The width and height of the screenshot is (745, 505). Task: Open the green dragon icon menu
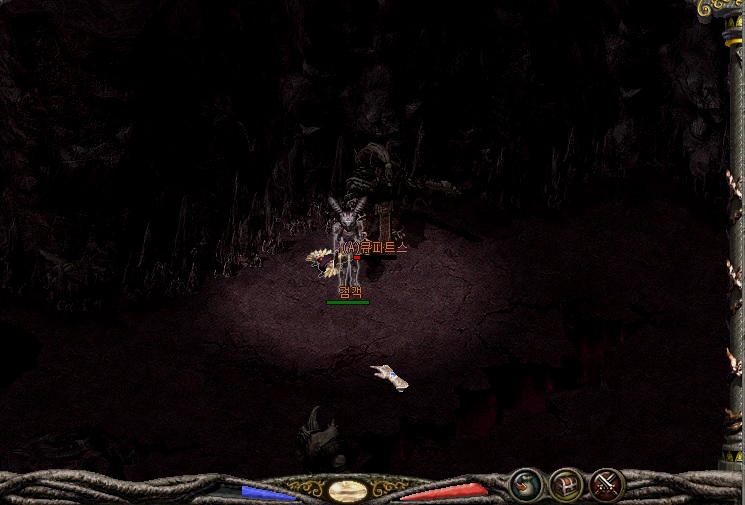[525, 486]
